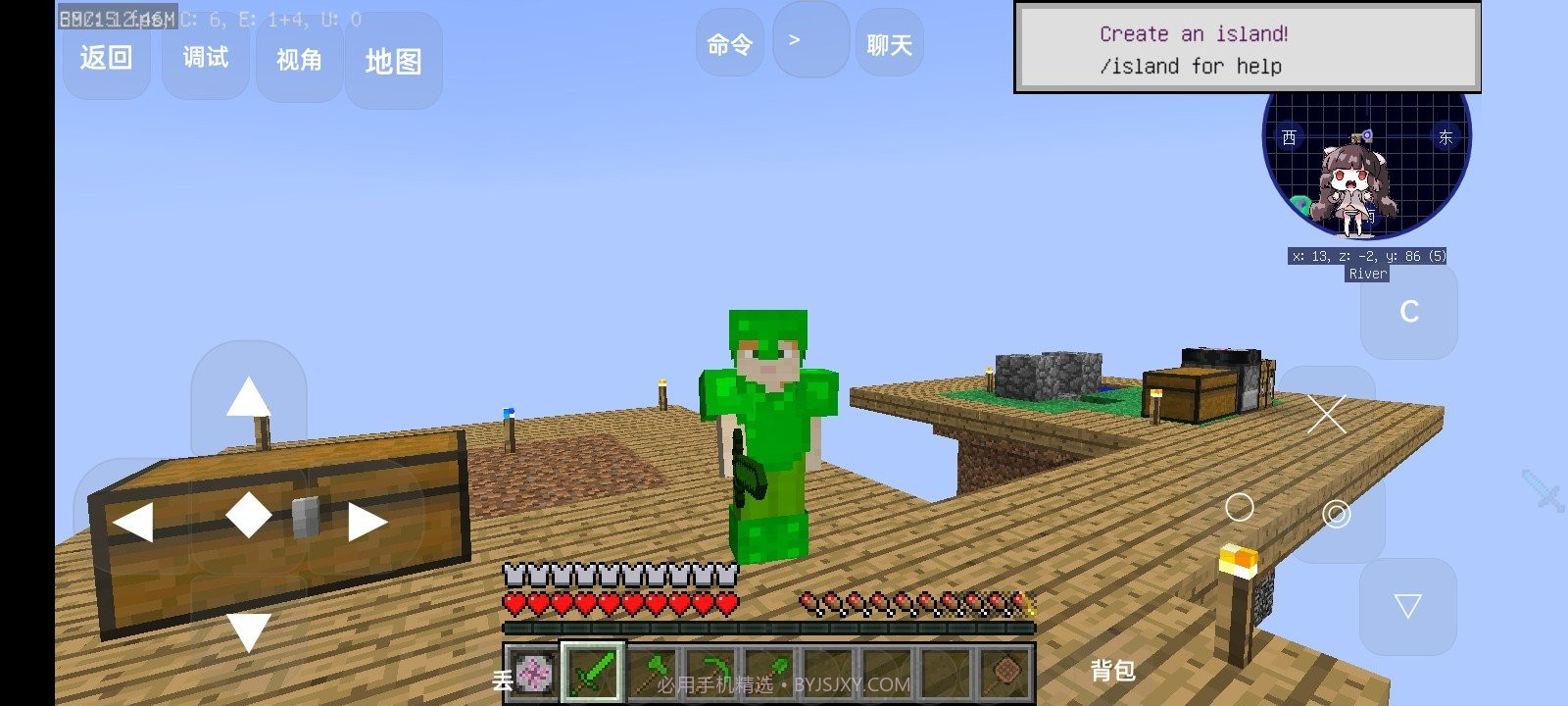The image size is (1568, 706).
Task: Tap the right arrow on the D-pad
Action: point(367,522)
